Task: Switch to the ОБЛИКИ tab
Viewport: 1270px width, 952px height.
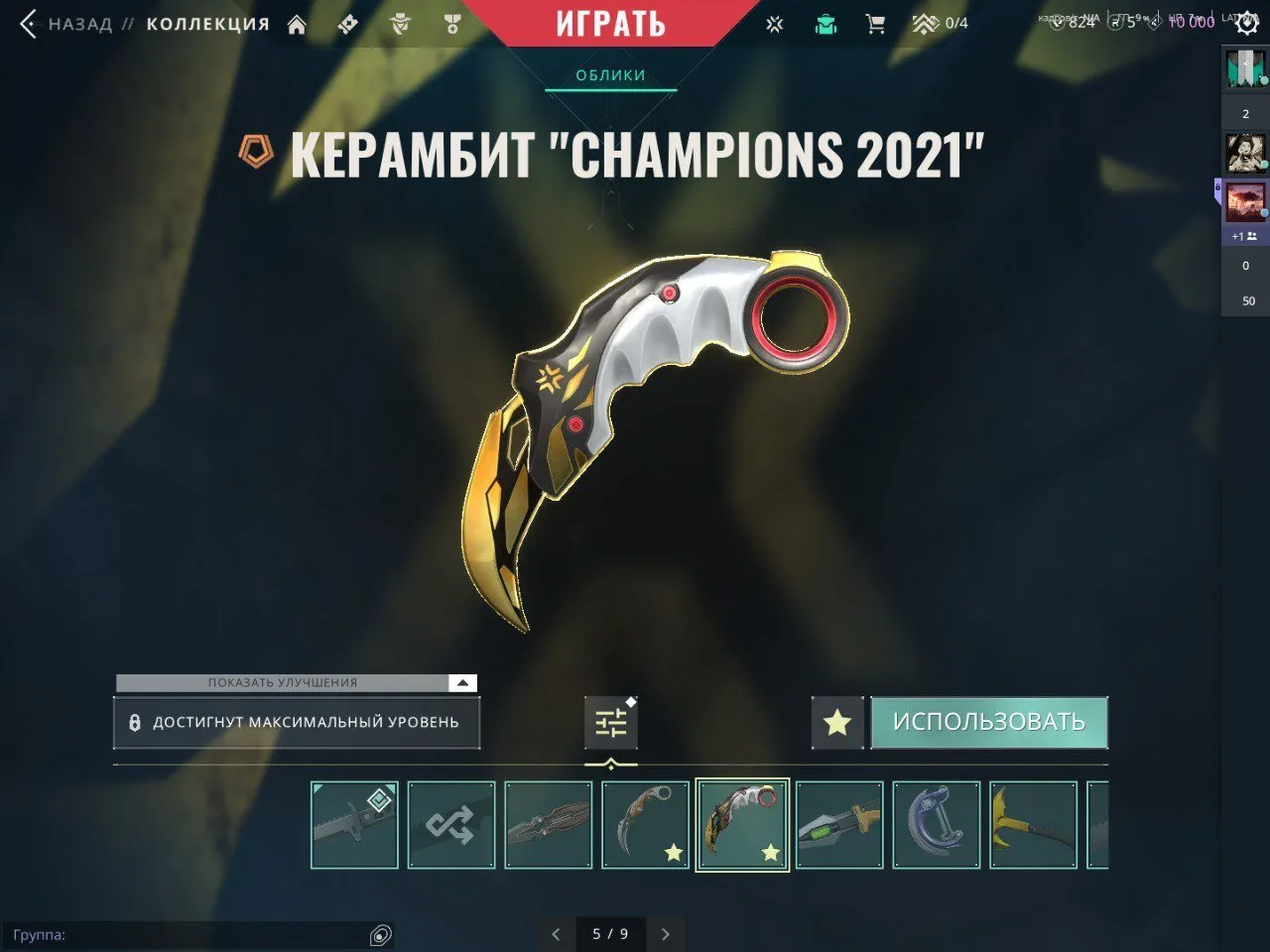Action: [610, 73]
